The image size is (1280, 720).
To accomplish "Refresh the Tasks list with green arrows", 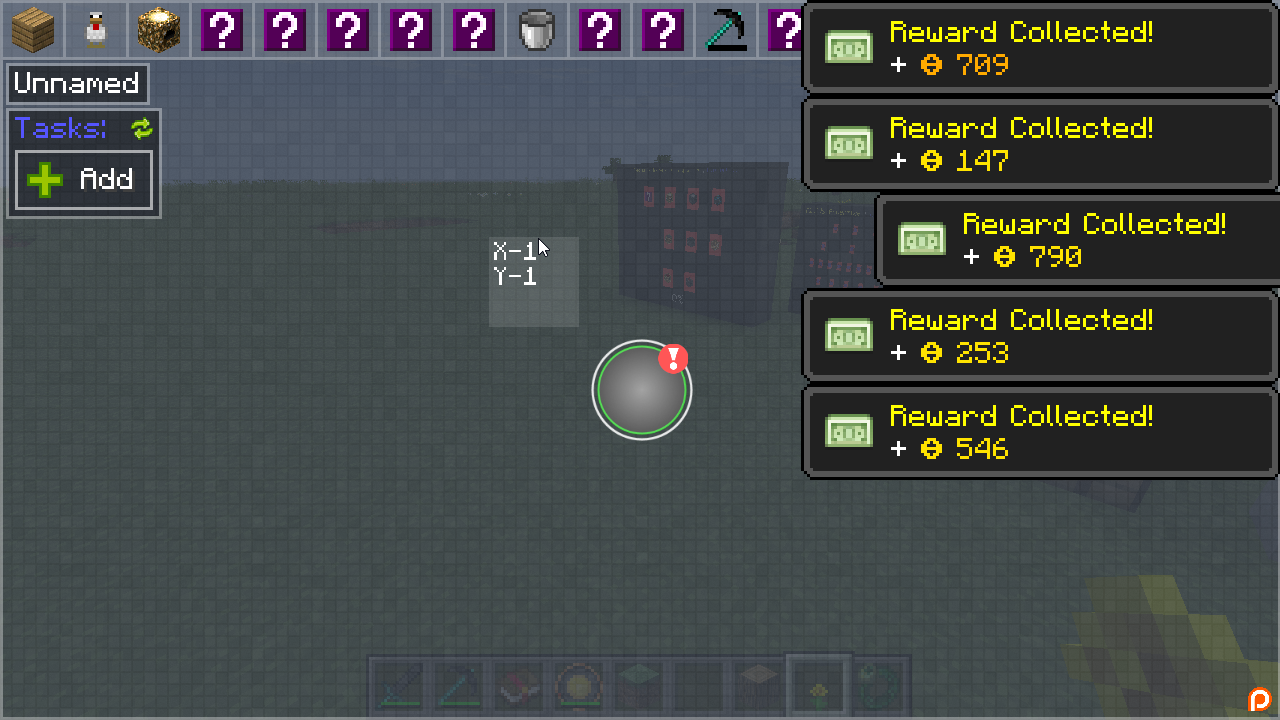I will (142, 128).
